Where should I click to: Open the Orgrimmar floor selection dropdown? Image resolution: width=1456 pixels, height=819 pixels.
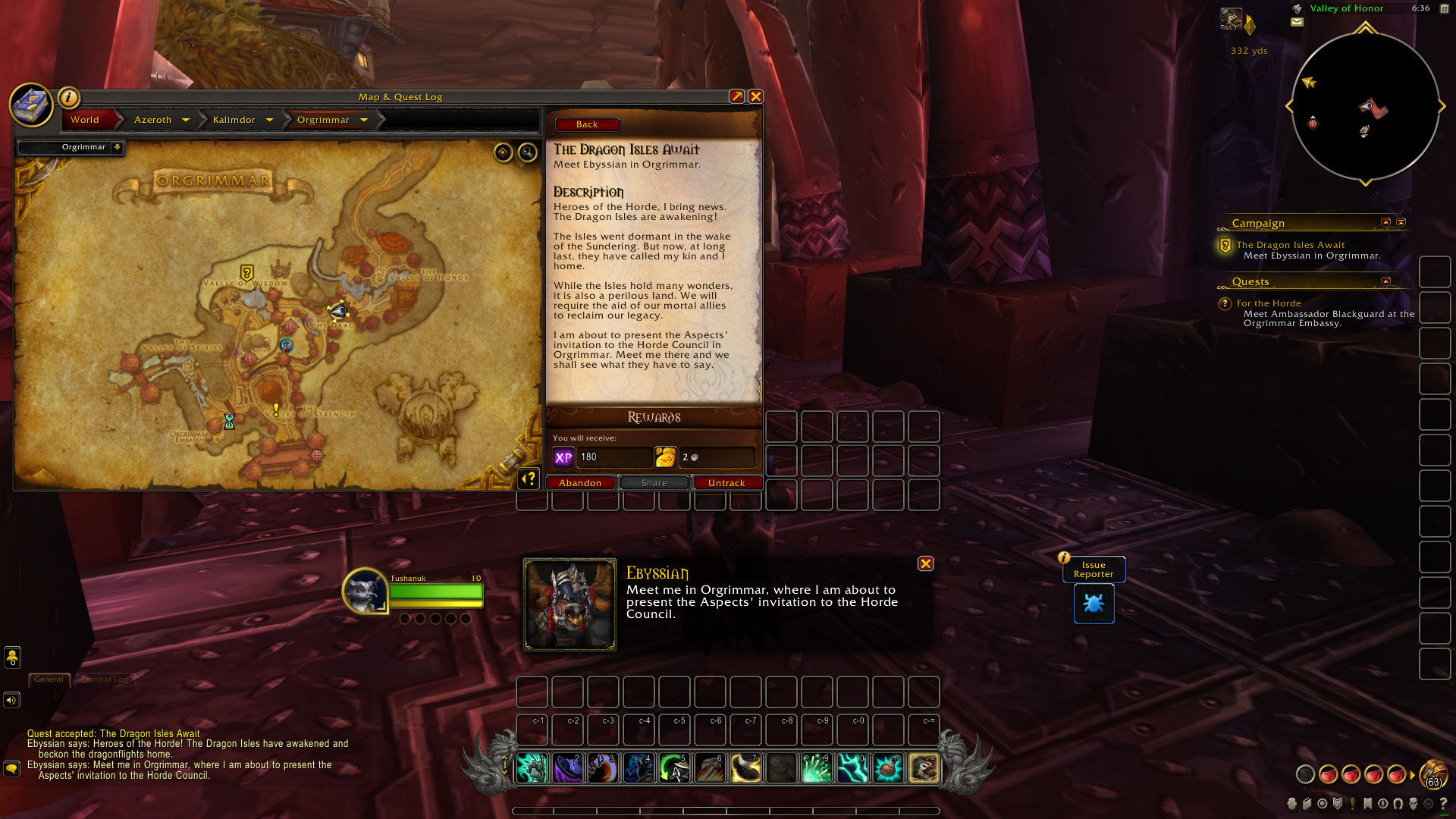[117, 147]
